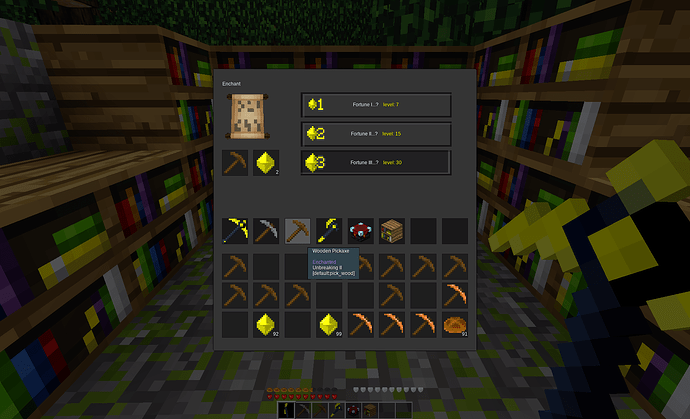Select the bookshelf block slot

392,231
